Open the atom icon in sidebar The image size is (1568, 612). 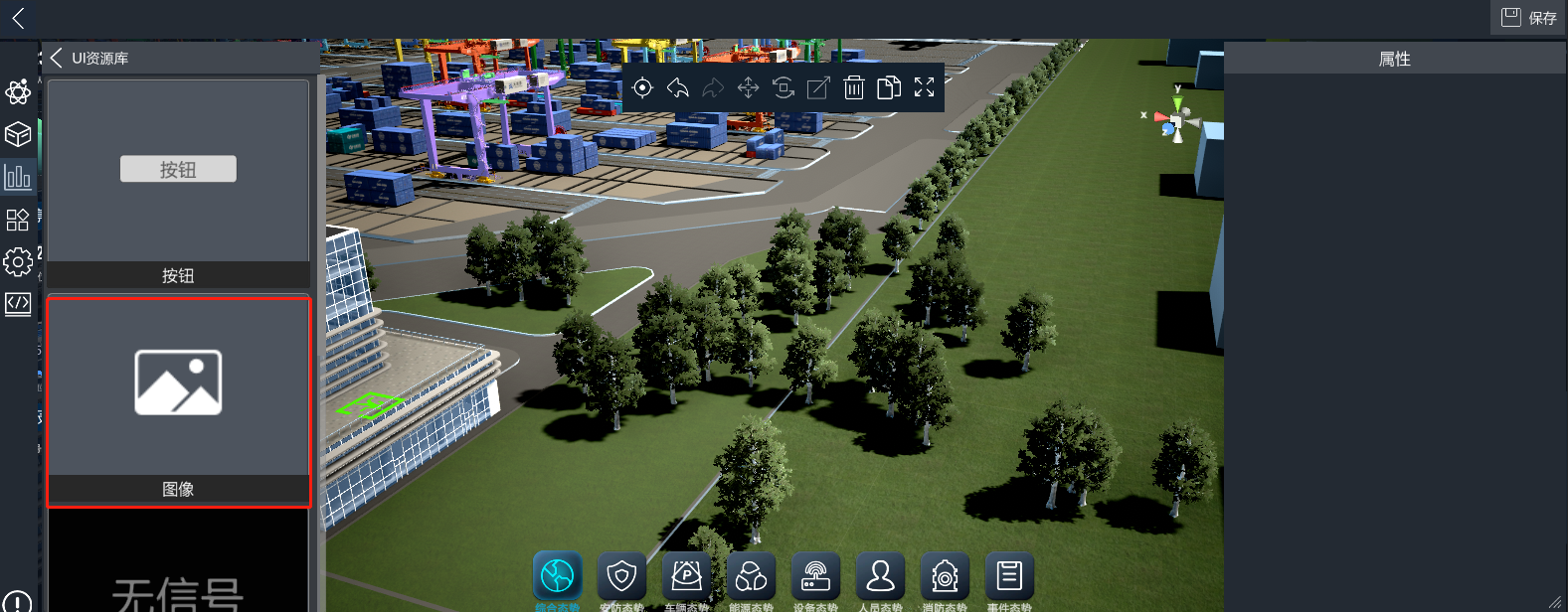[x=18, y=92]
